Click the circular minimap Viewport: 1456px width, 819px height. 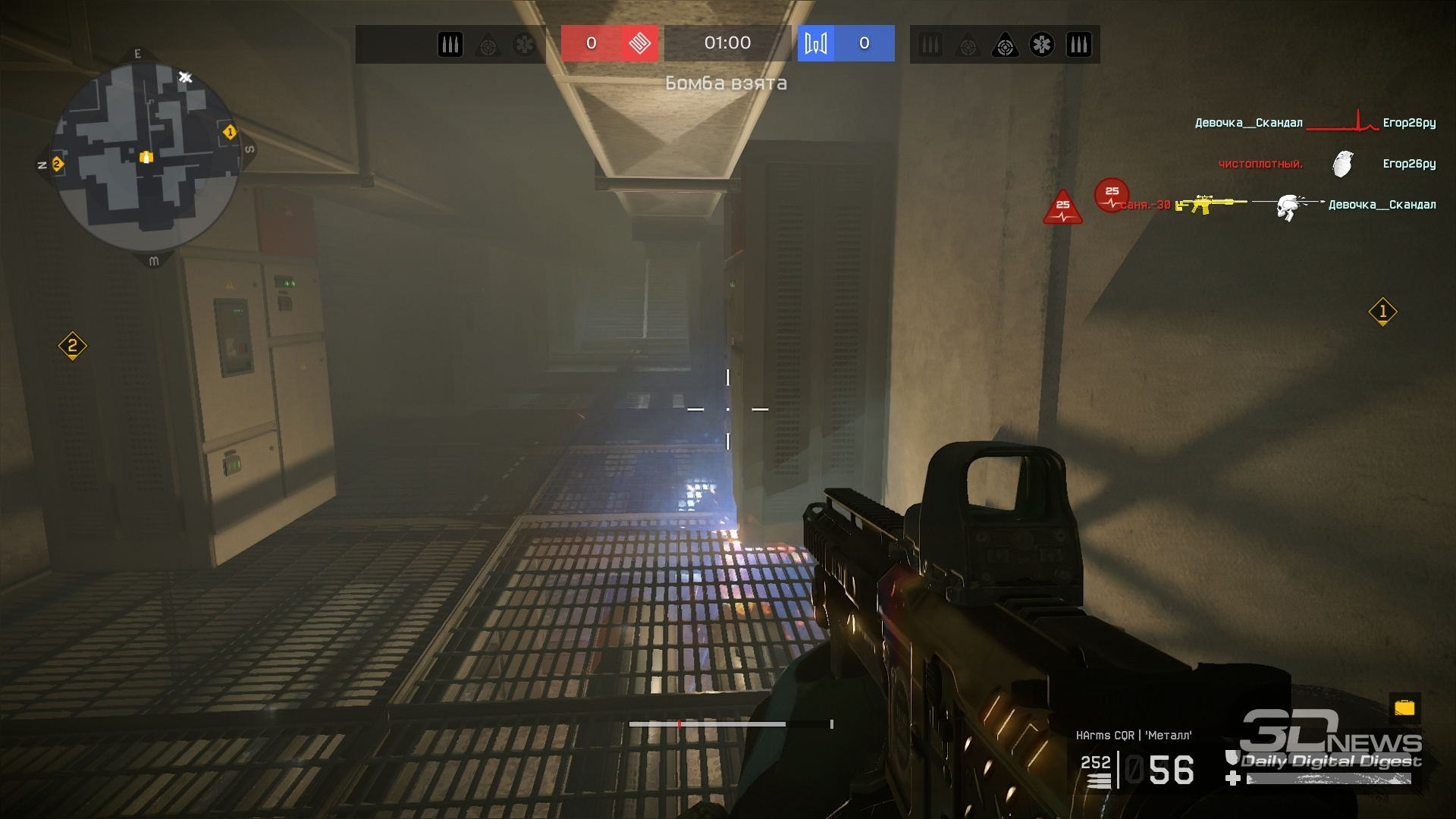click(x=146, y=157)
